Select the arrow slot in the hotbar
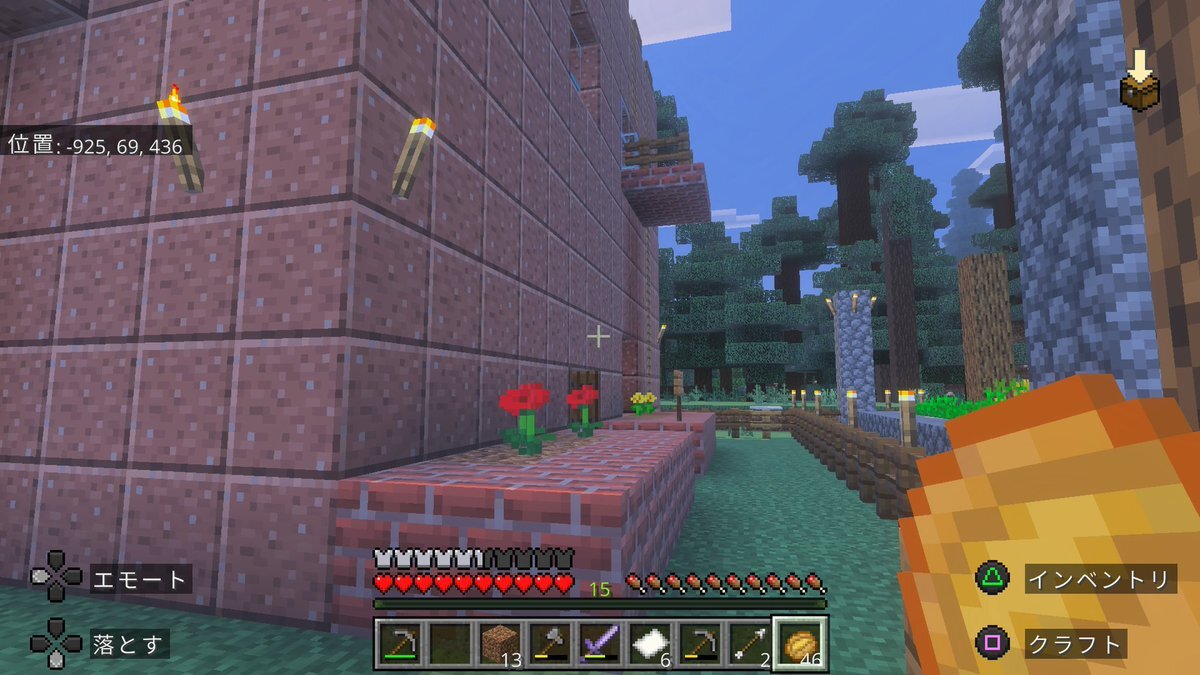The image size is (1200, 675). (x=751, y=643)
